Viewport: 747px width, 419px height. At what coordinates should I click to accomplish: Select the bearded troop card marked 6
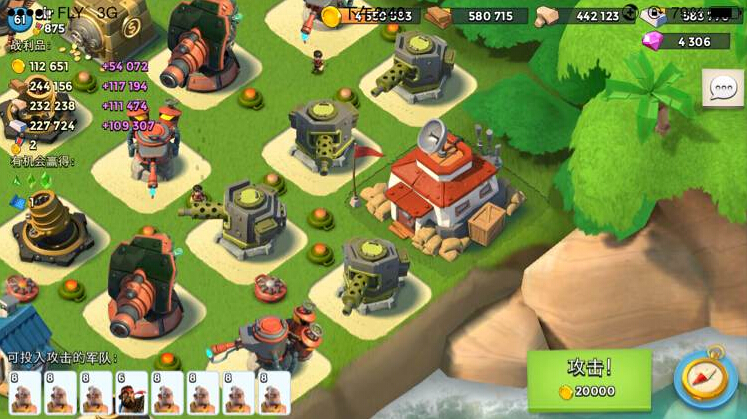[x=131, y=394]
